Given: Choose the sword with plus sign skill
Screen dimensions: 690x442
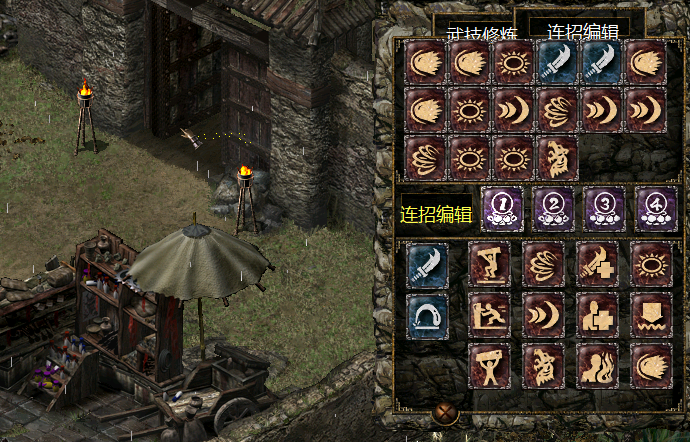Looking at the screenshot, I should point(598,264).
